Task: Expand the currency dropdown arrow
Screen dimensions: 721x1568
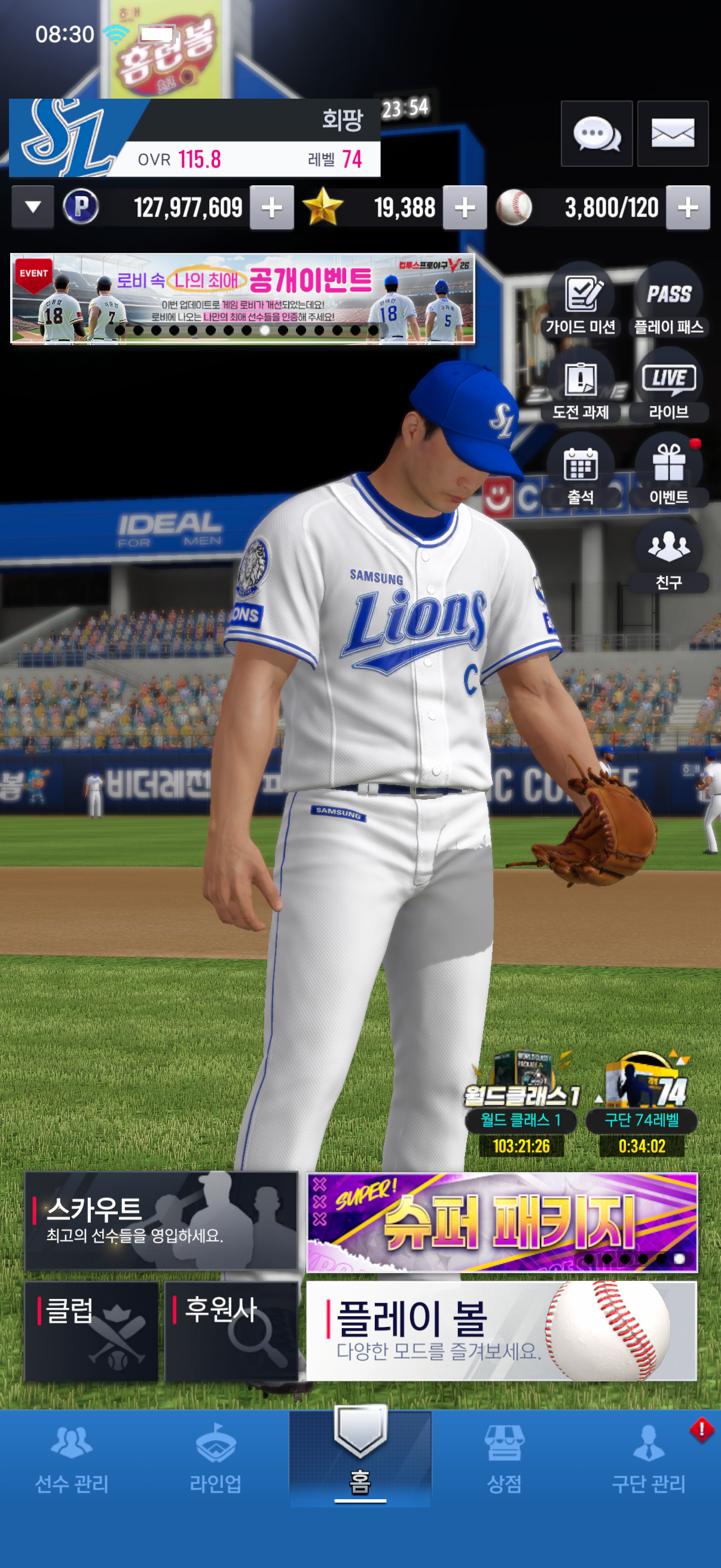Action: [x=33, y=208]
